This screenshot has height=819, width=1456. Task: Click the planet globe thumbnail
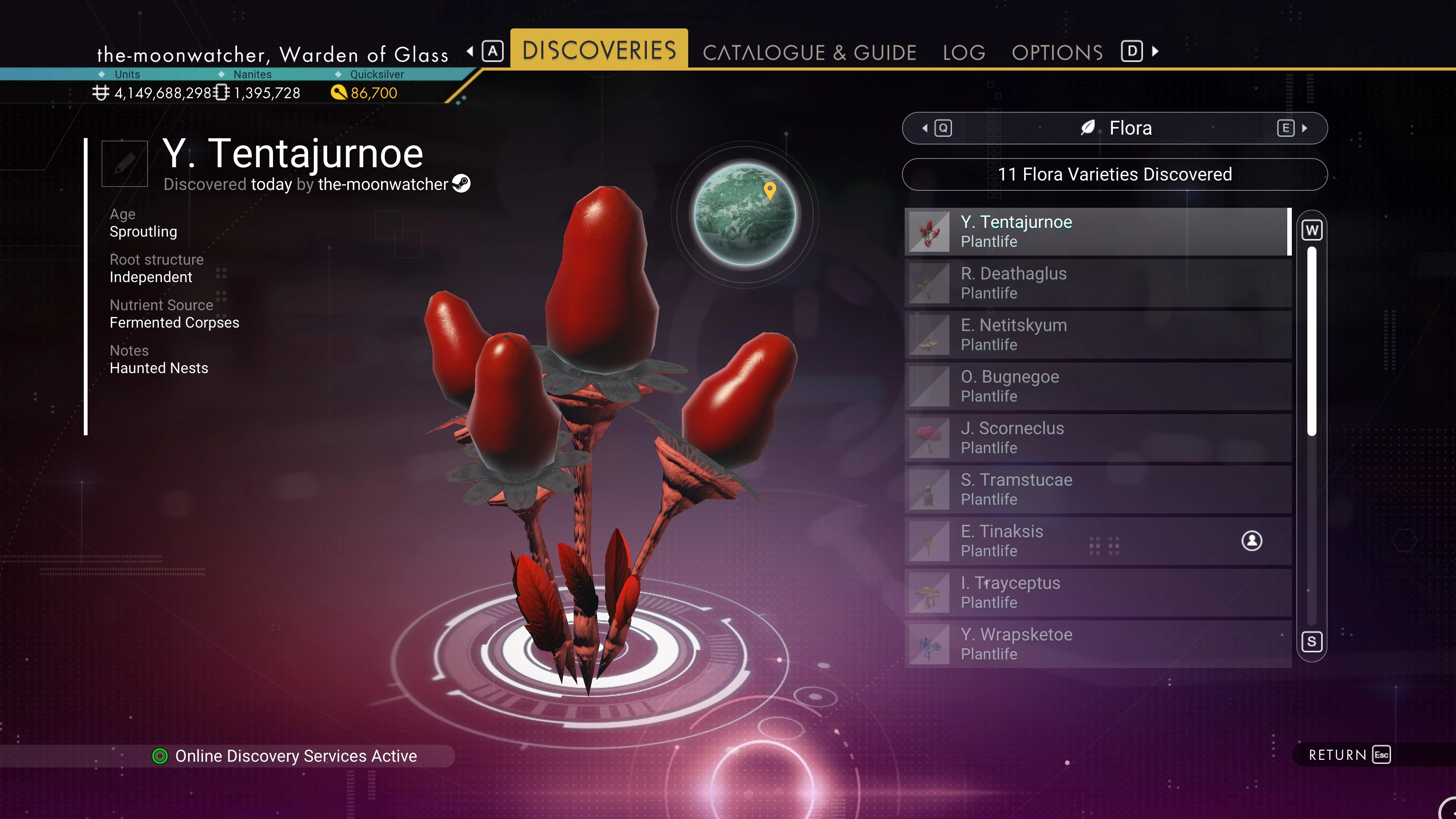point(745,215)
